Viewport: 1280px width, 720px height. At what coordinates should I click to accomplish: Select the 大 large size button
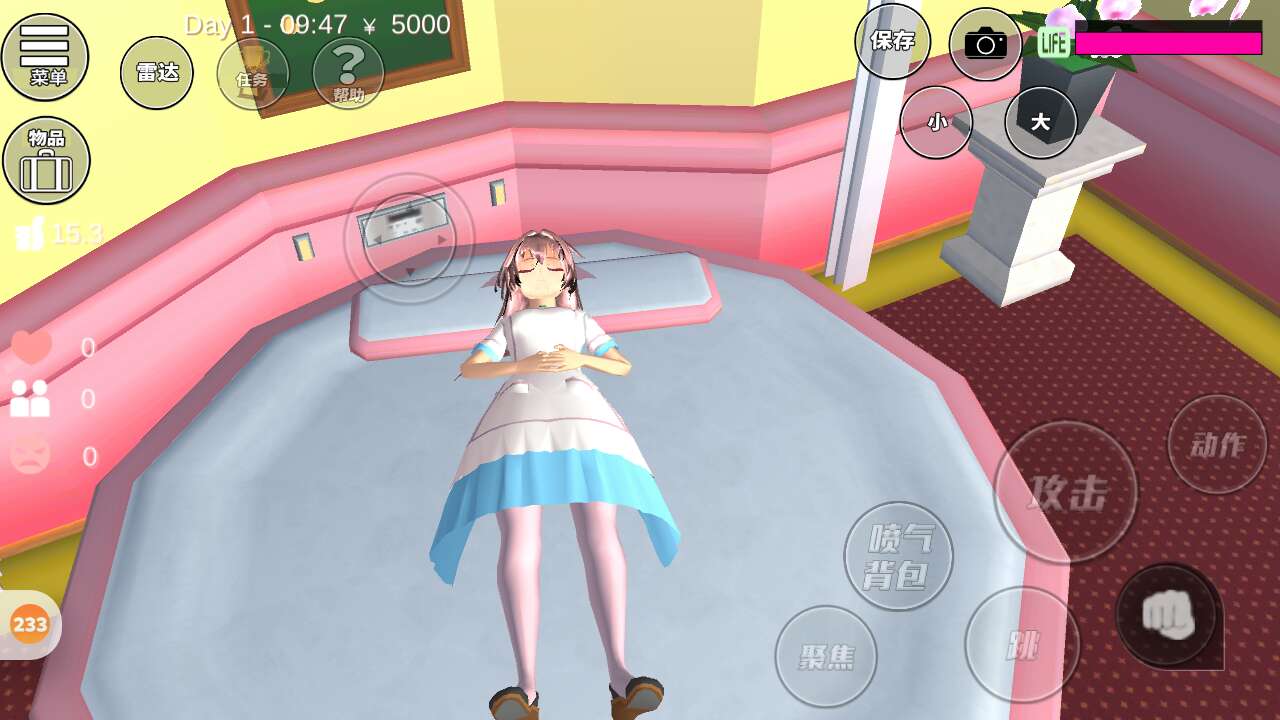(x=1040, y=122)
